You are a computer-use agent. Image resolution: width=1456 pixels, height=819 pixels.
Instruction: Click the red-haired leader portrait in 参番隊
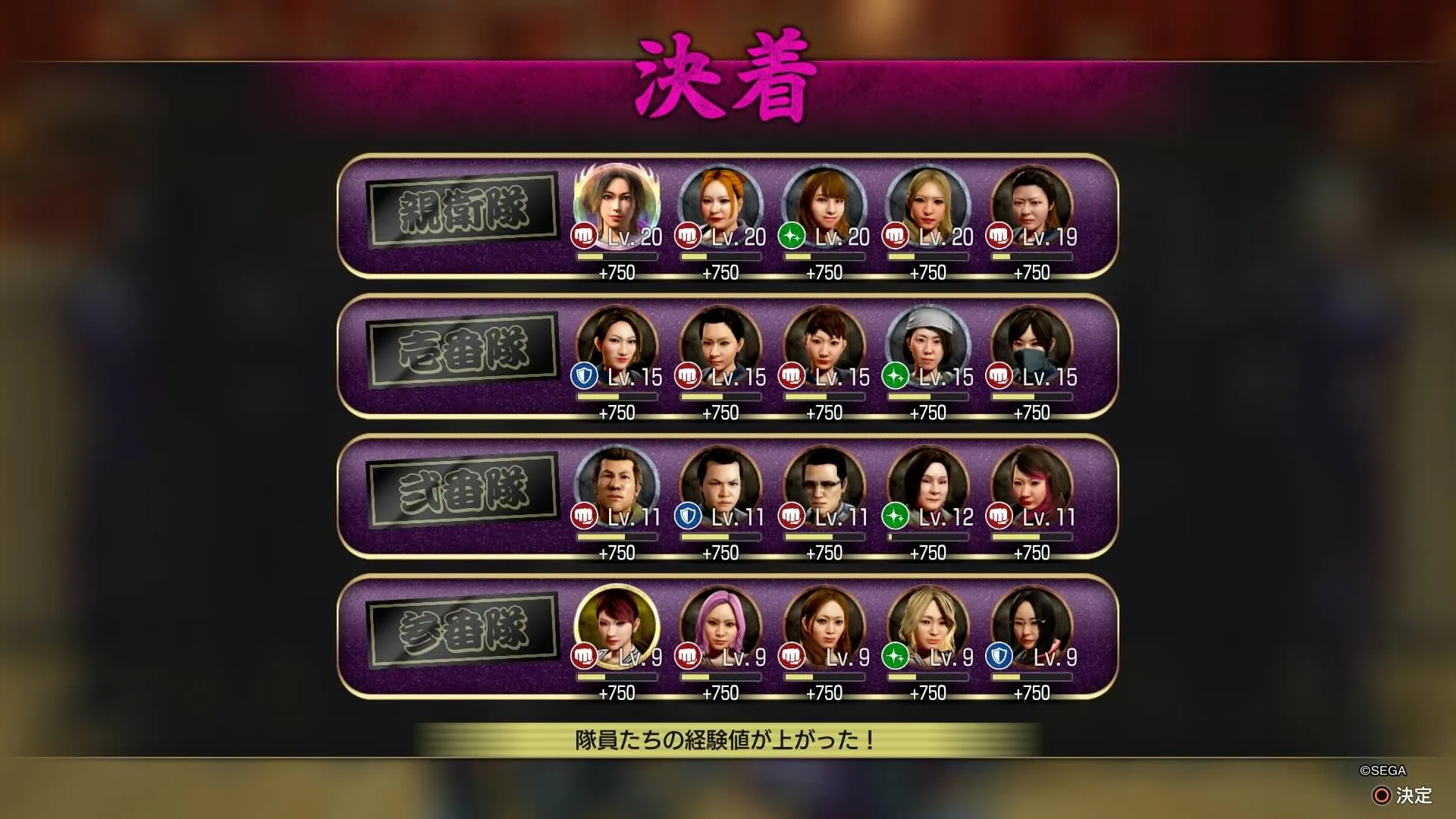pyautogui.click(x=616, y=623)
